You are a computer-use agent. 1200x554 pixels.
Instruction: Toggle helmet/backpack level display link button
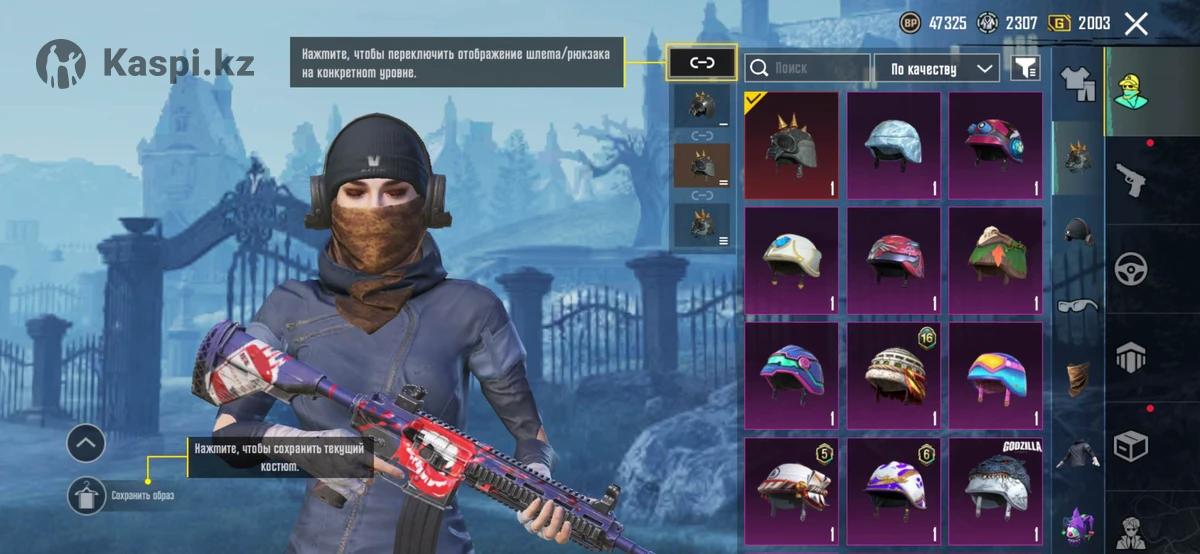pyautogui.click(x=702, y=62)
